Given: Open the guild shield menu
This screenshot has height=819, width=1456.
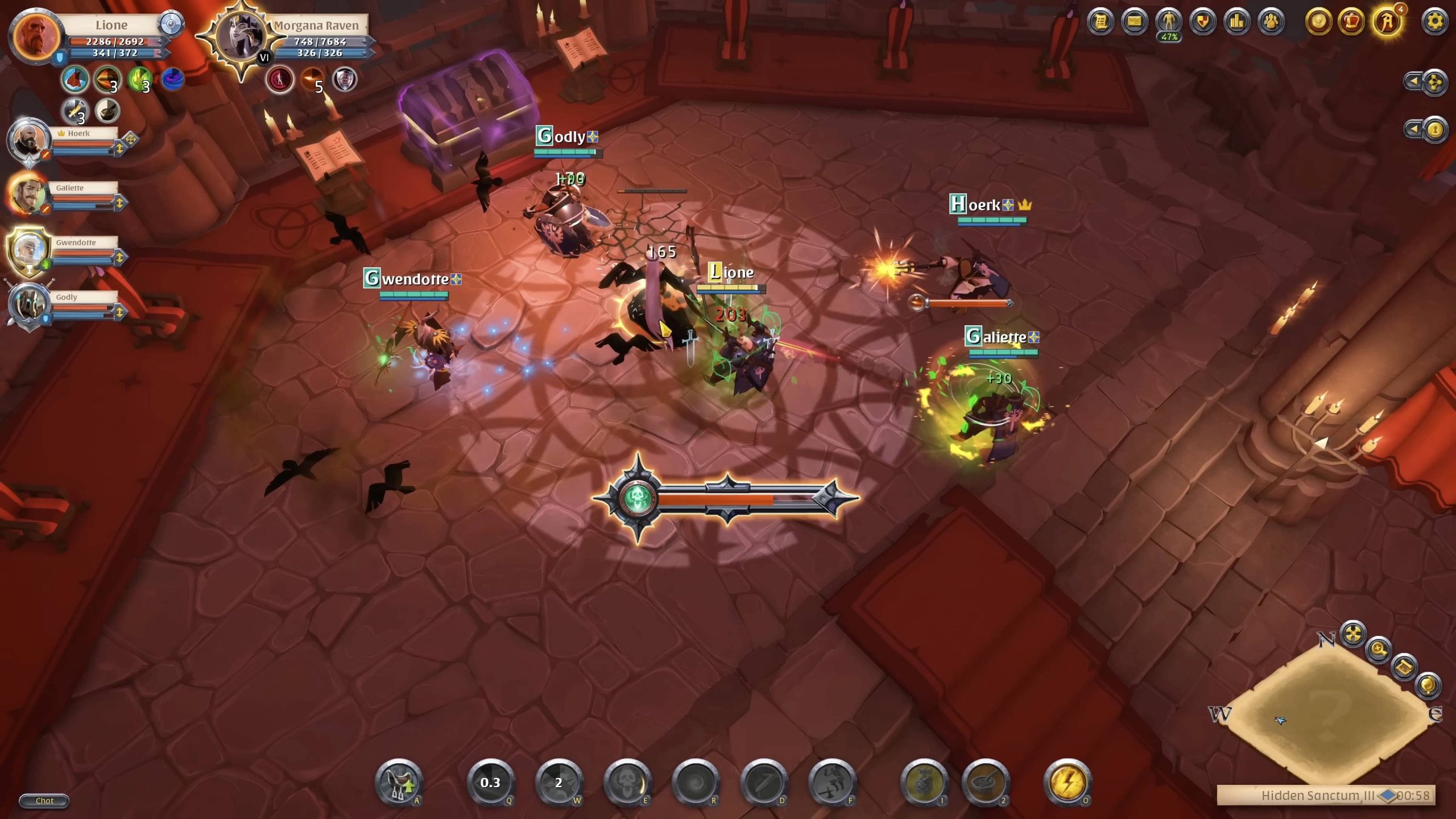Looking at the screenshot, I should click(1202, 22).
